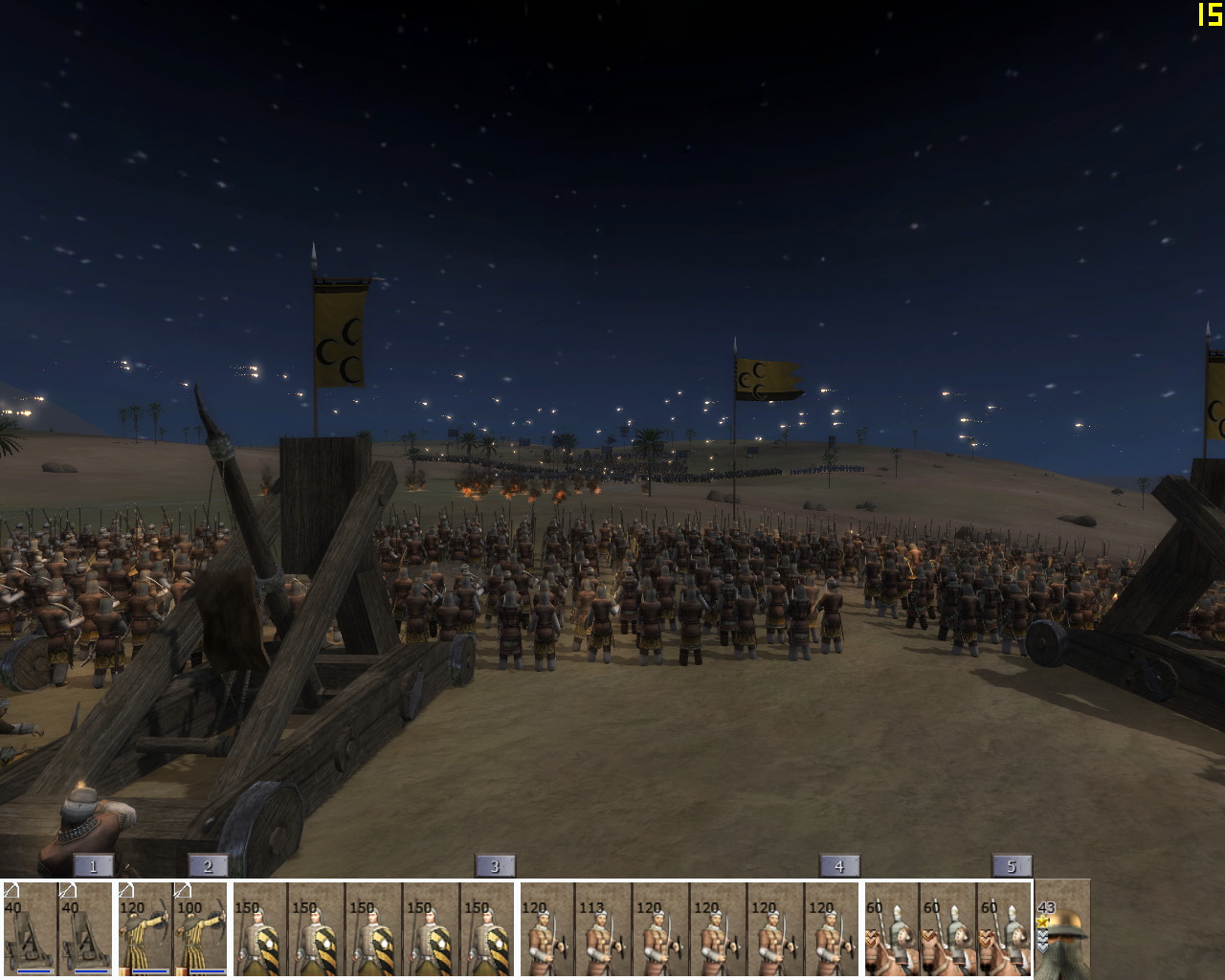Viewport: 1225px width, 980px height.
Task: Select the swordsman unit with 113 men
Action: 603,928
